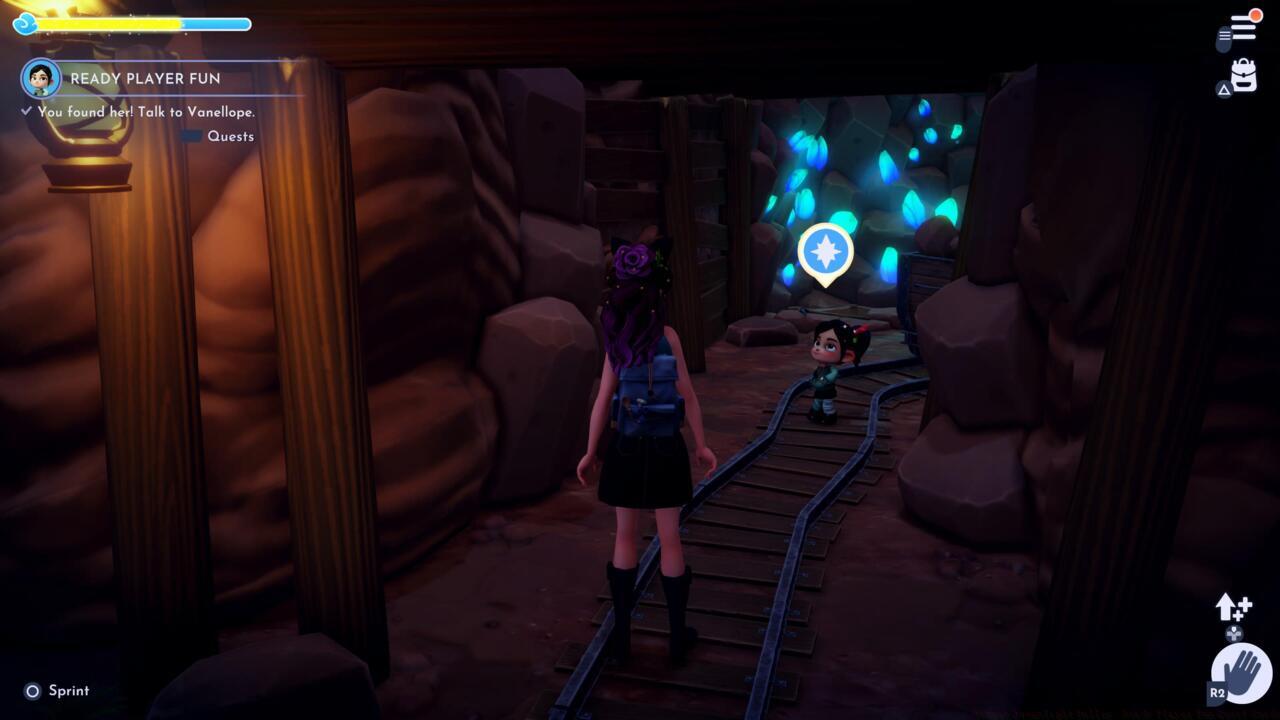The height and width of the screenshot is (720, 1280).
Task: Toggle the Sprint circle button
Action: tap(30, 690)
